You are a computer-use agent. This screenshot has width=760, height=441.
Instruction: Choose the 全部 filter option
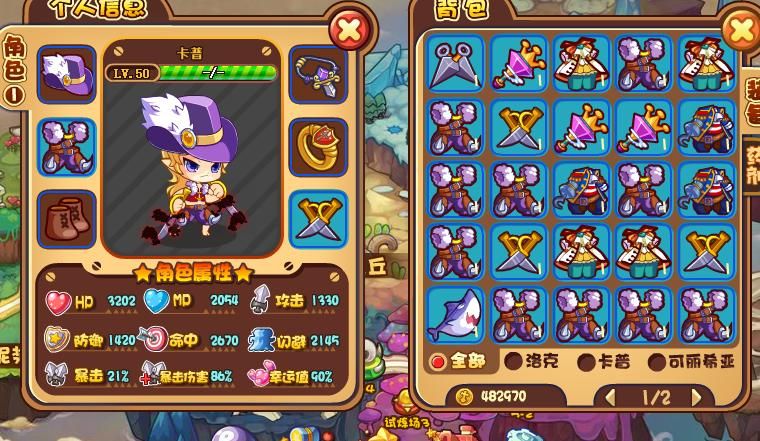[x=462, y=361]
